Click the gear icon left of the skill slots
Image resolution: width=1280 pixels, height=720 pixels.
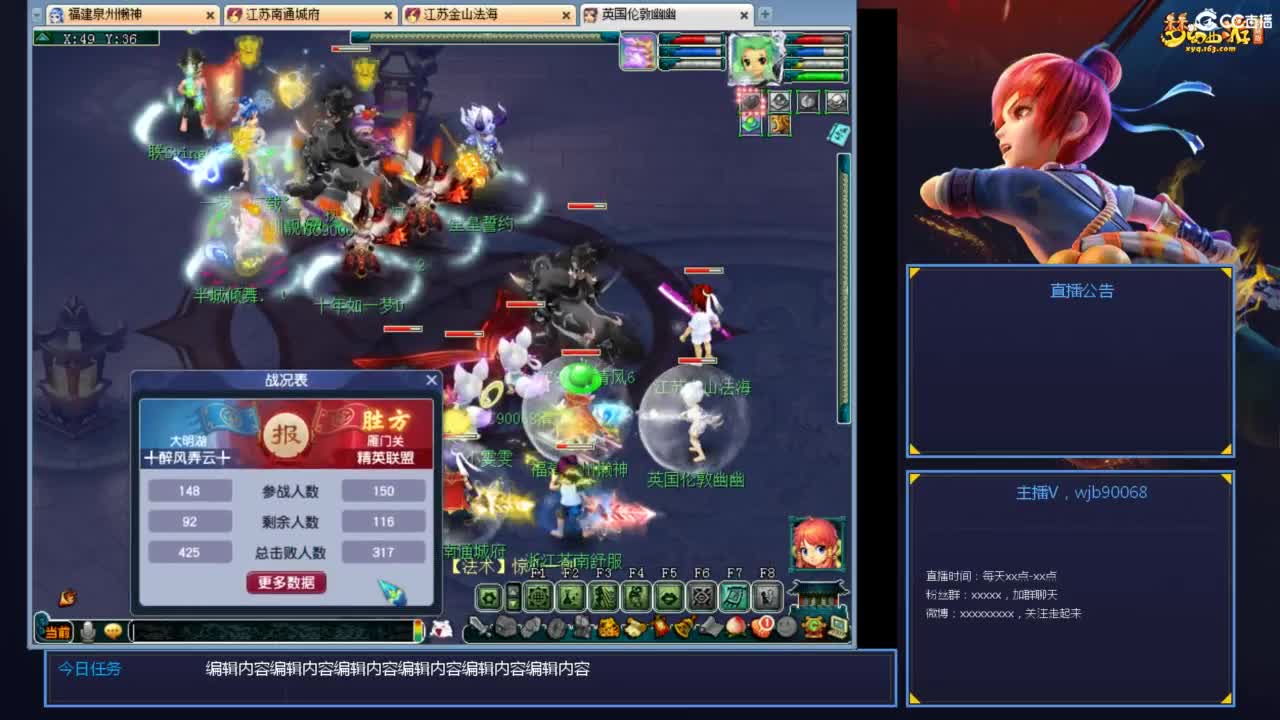[x=489, y=595]
